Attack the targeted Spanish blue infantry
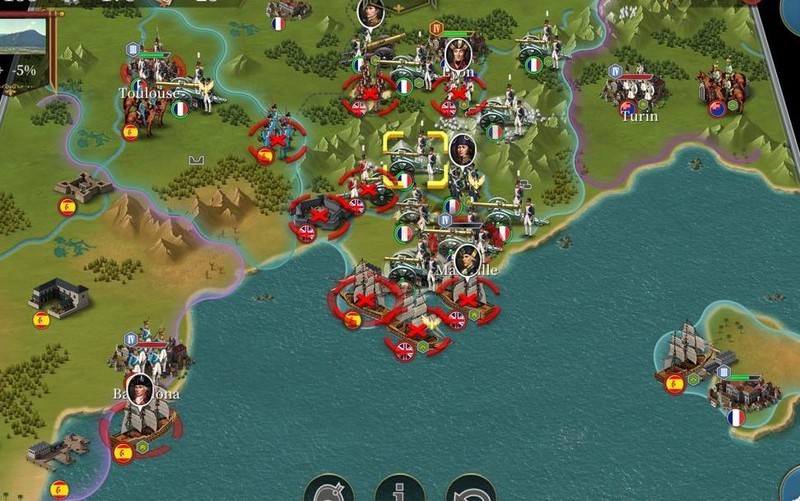 pyautogui.click(x=277, y=139)
